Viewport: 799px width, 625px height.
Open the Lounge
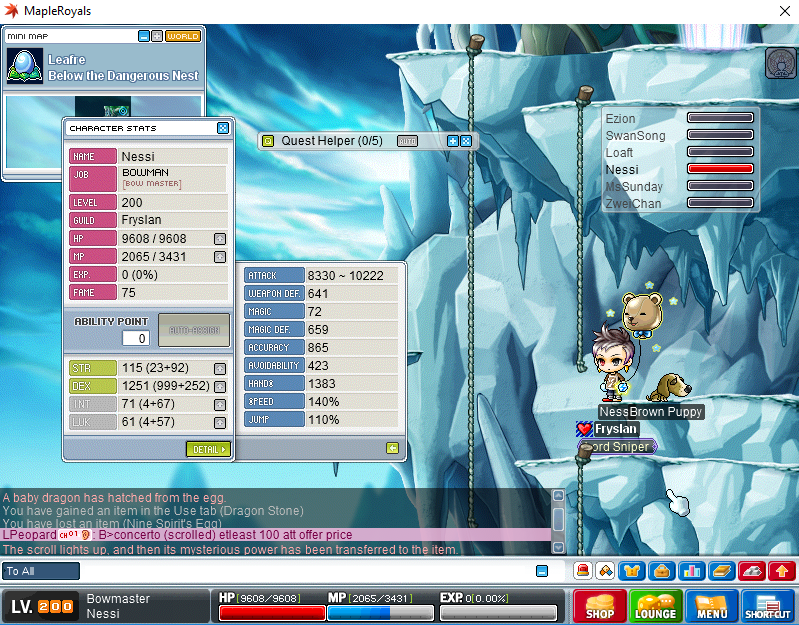[x=654, y=607]
